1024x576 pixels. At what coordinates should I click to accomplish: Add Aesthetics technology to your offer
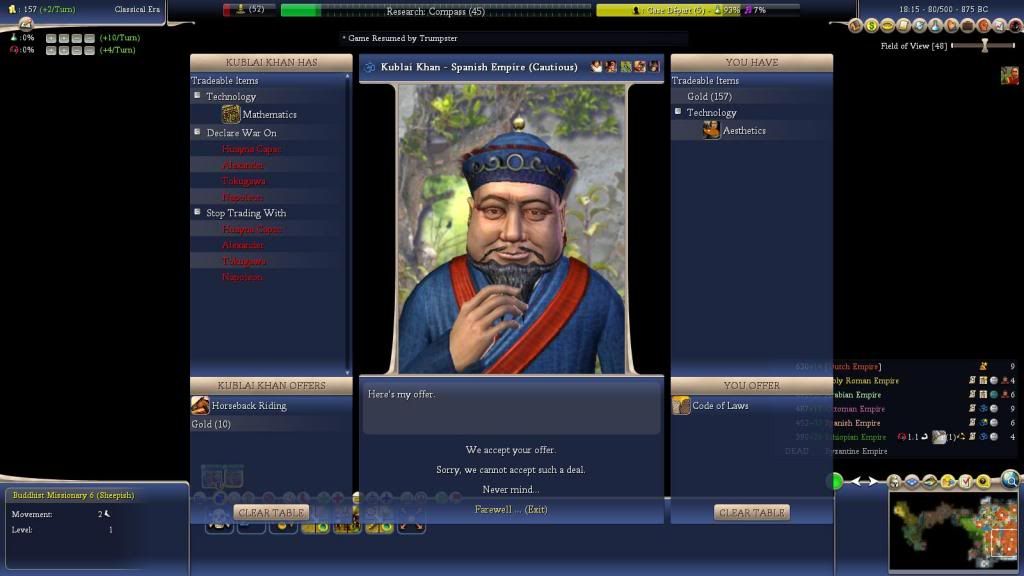(743, 131)
